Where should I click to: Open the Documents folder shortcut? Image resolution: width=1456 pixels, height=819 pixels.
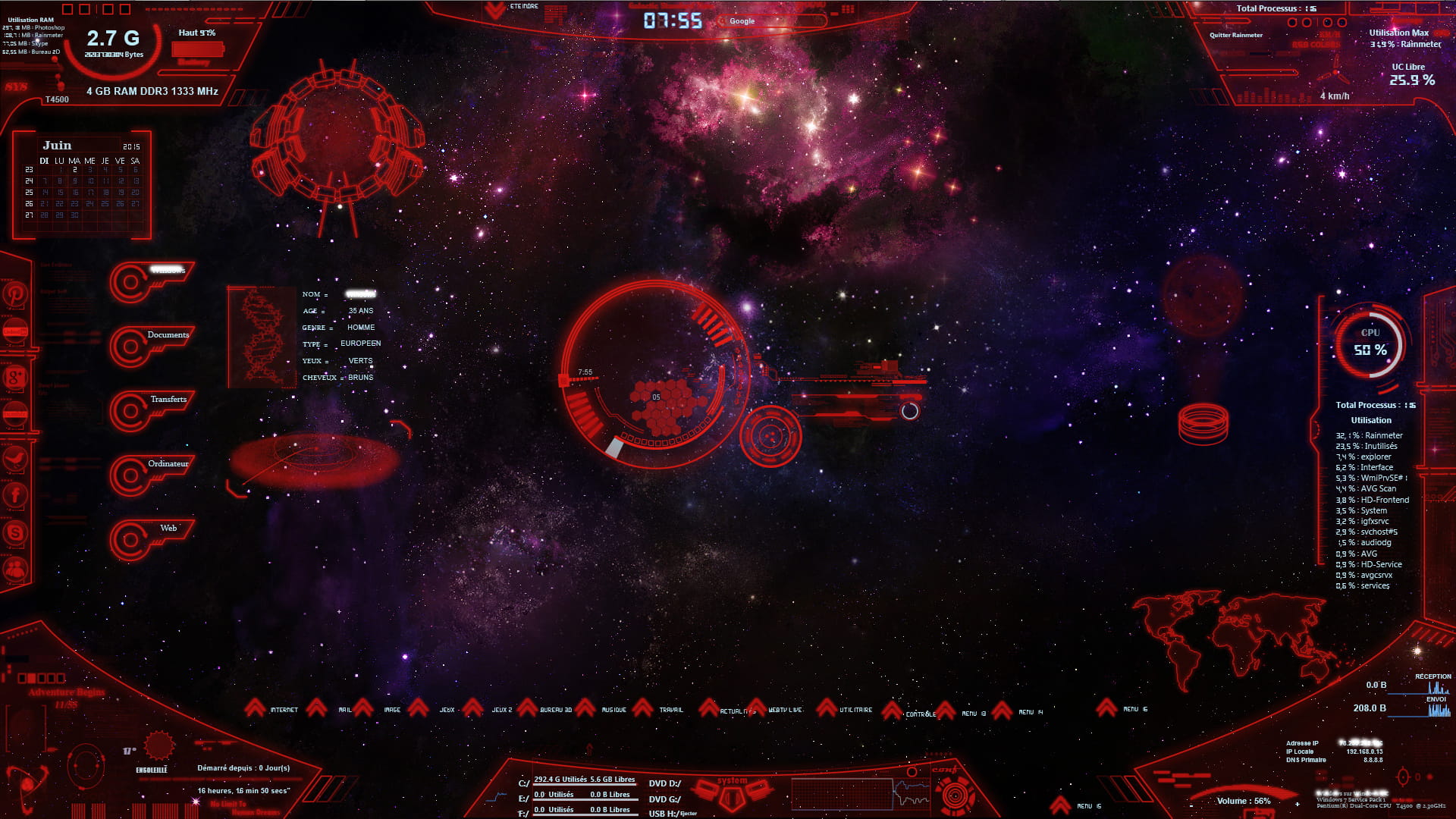(168, 335)
